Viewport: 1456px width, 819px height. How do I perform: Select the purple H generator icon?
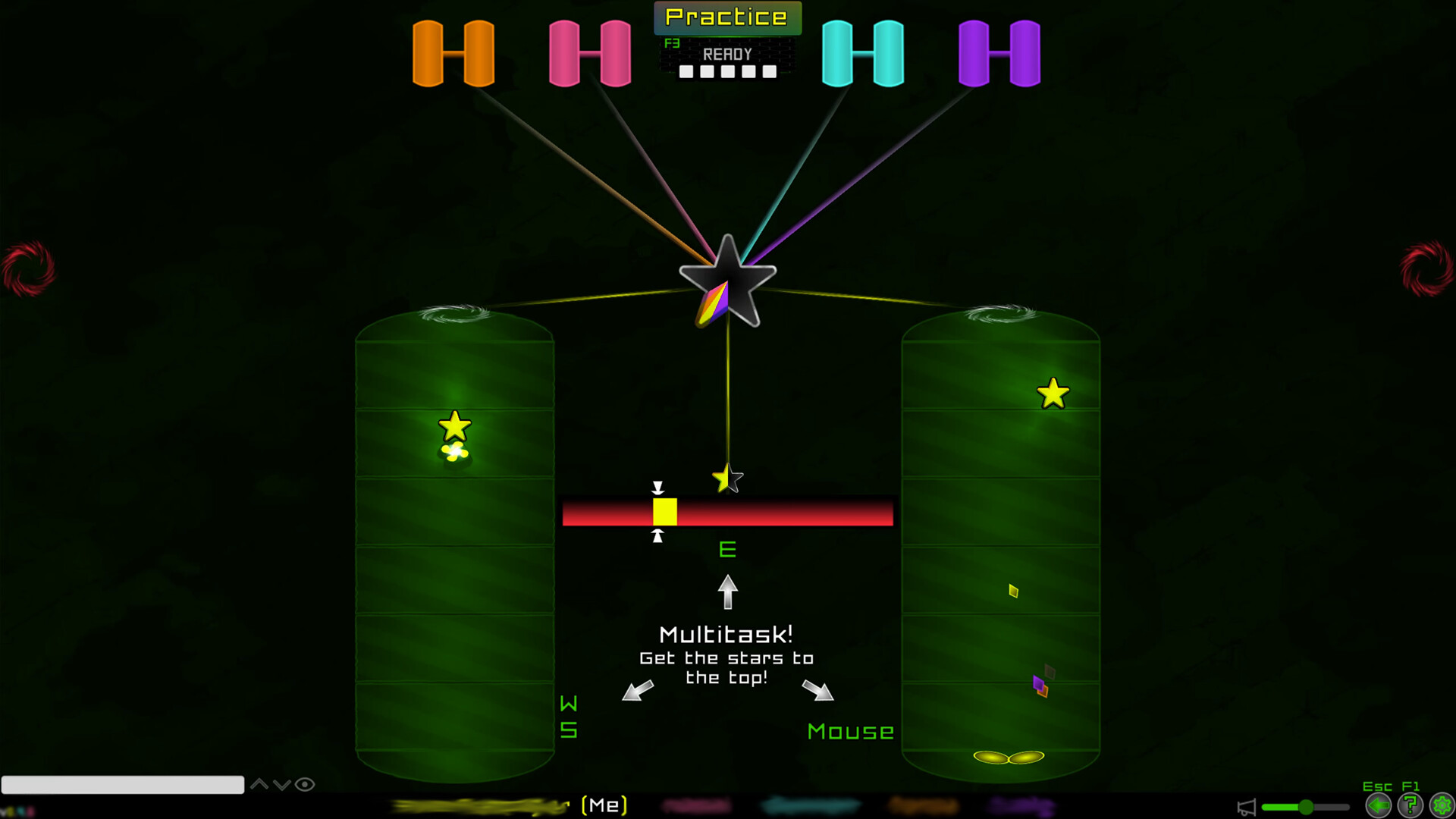pos(999,53)
